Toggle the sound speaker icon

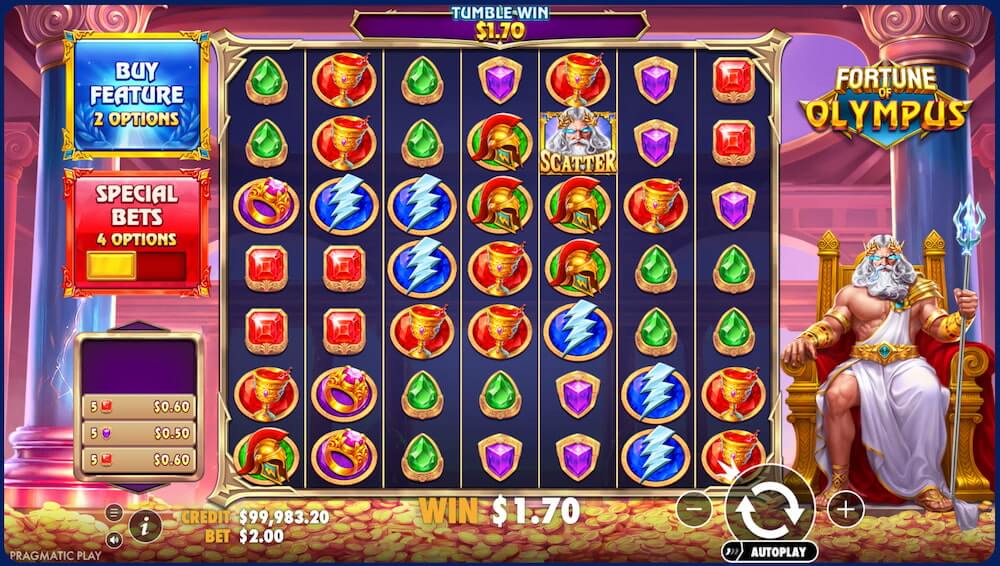coord(114,539)
